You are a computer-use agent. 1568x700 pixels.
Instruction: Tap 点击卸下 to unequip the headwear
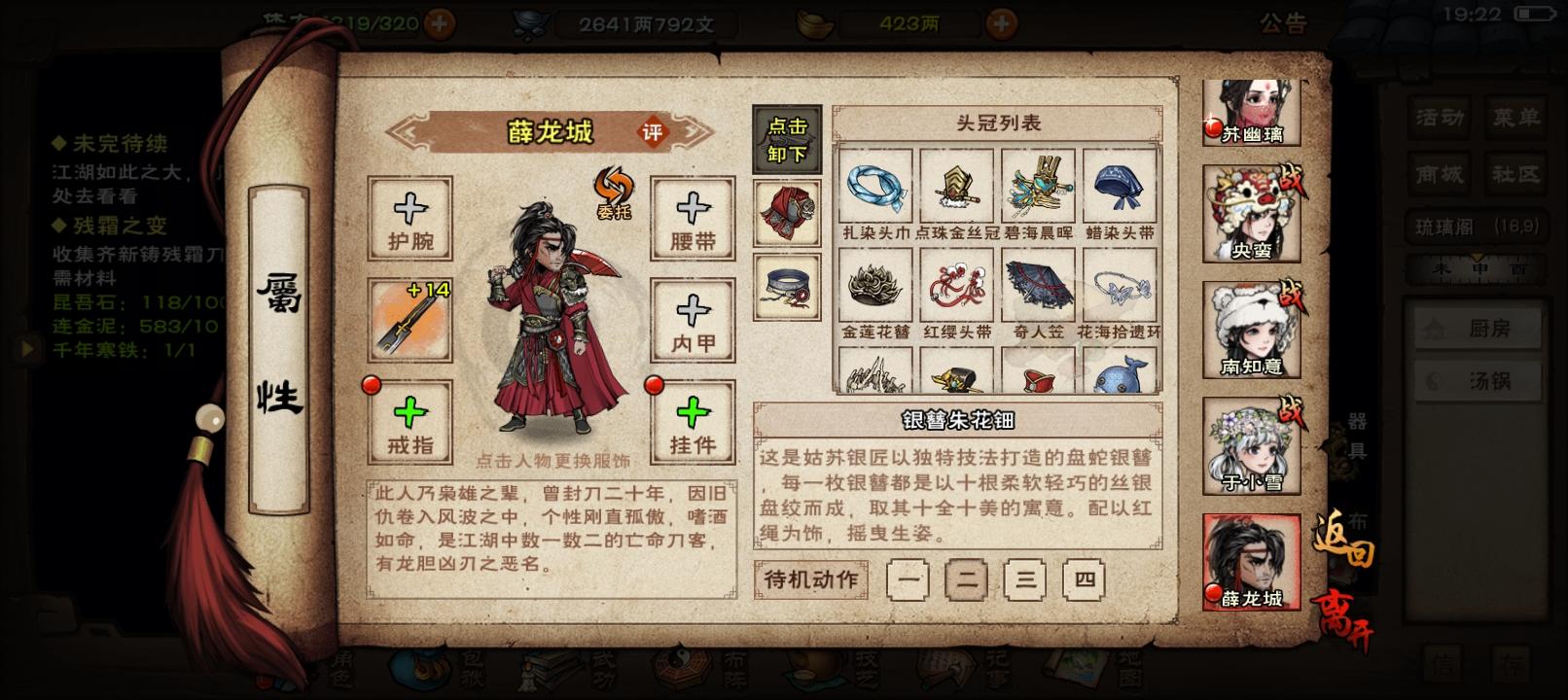coord(787,138)
